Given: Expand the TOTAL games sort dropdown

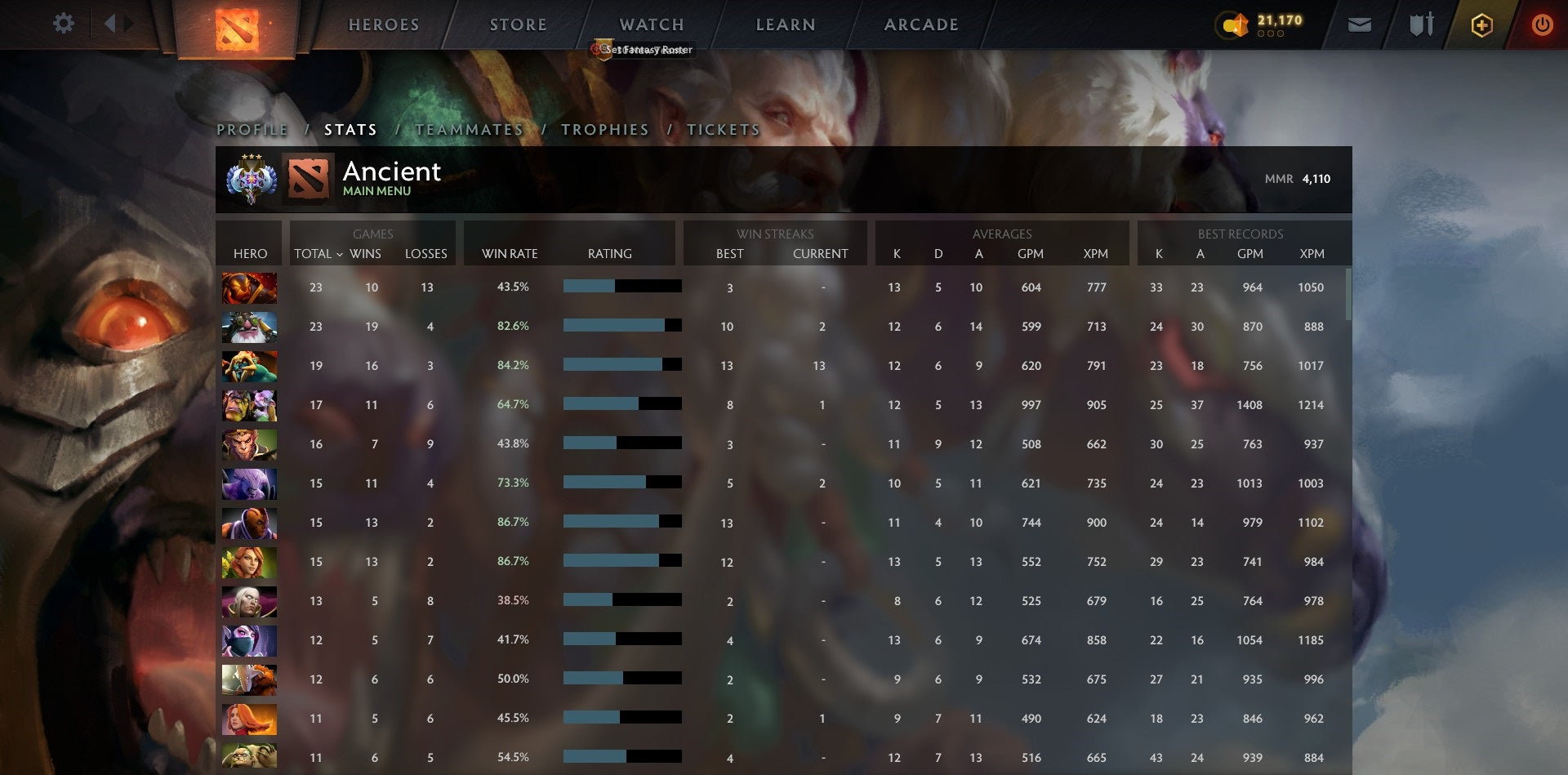Looking at the screenshot, I should click(320, 254).
